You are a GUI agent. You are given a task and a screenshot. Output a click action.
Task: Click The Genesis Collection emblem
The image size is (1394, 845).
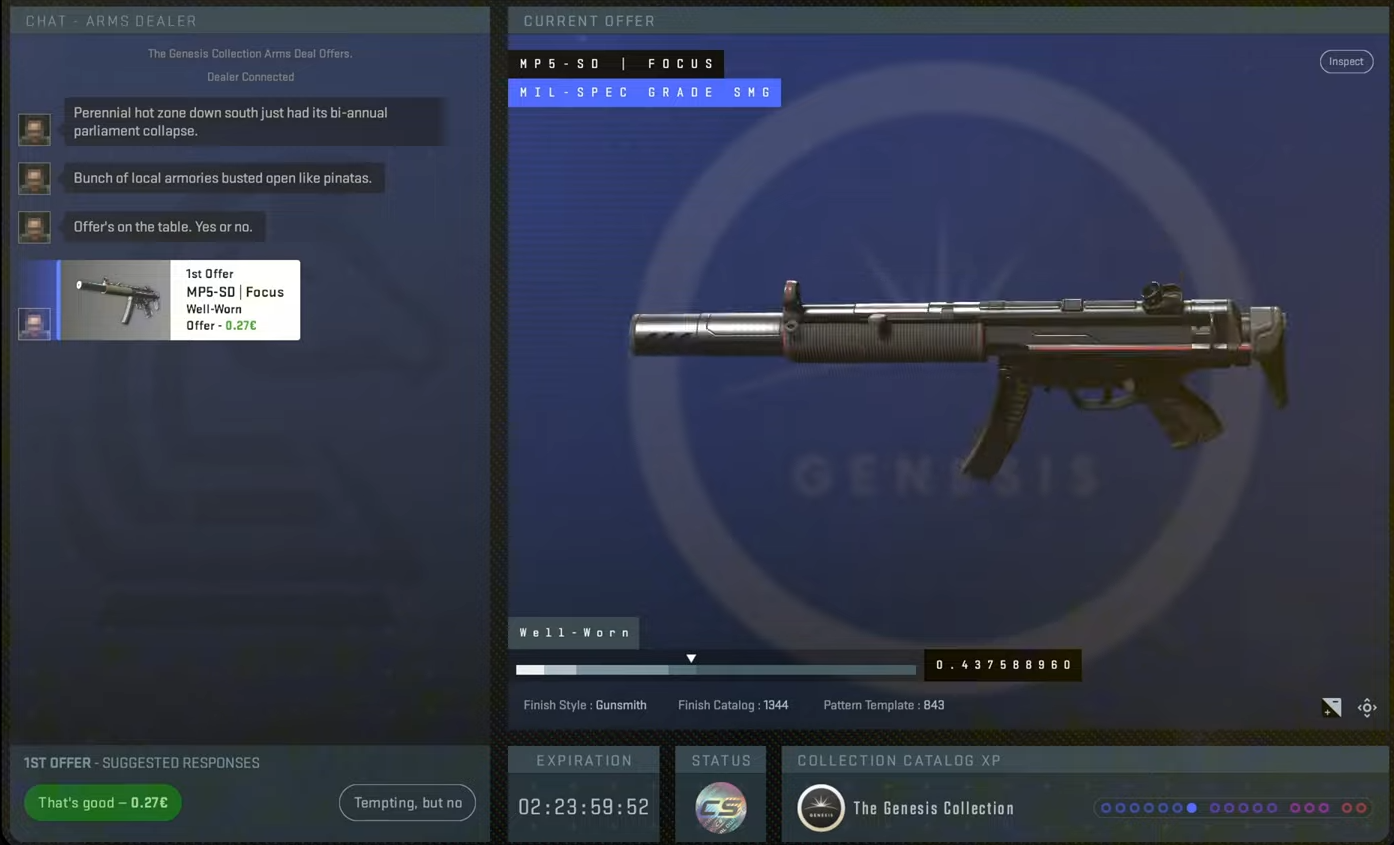coord(821,808)
